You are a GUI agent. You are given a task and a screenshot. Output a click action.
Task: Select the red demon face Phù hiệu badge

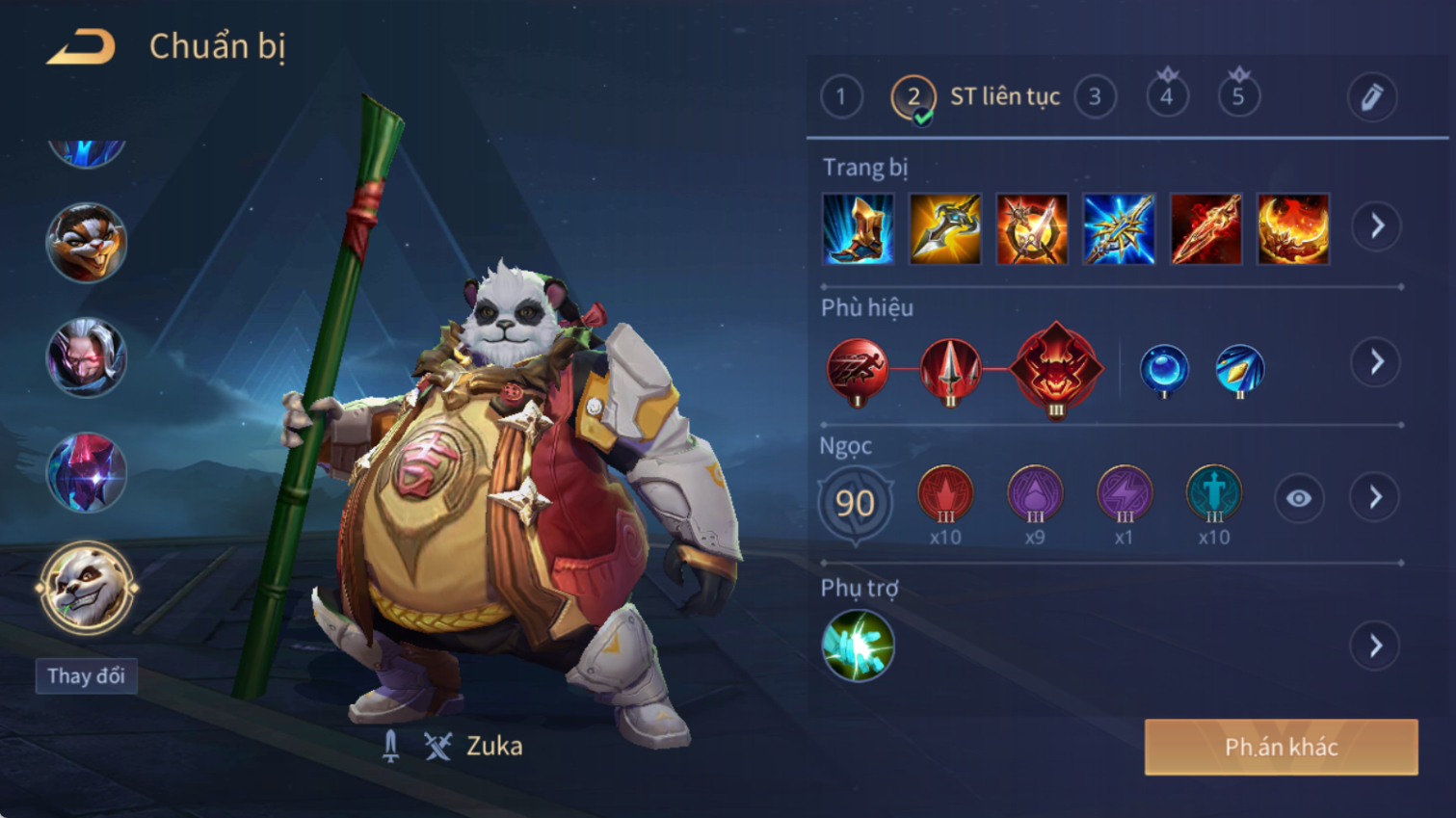tap(1056, 367)
